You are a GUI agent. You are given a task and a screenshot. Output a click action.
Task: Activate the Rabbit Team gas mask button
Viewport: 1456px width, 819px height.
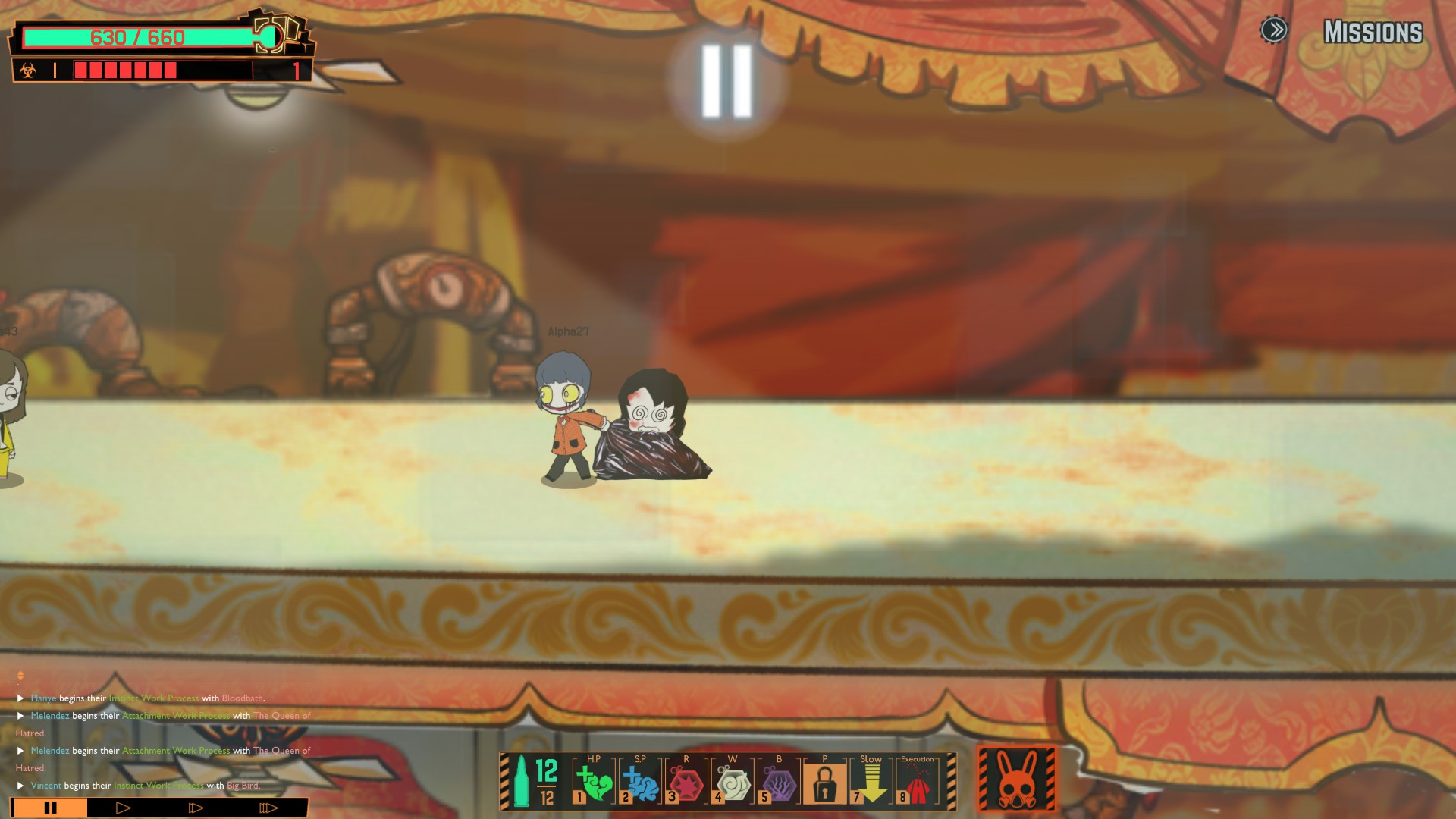click(x=1016, y=780)
